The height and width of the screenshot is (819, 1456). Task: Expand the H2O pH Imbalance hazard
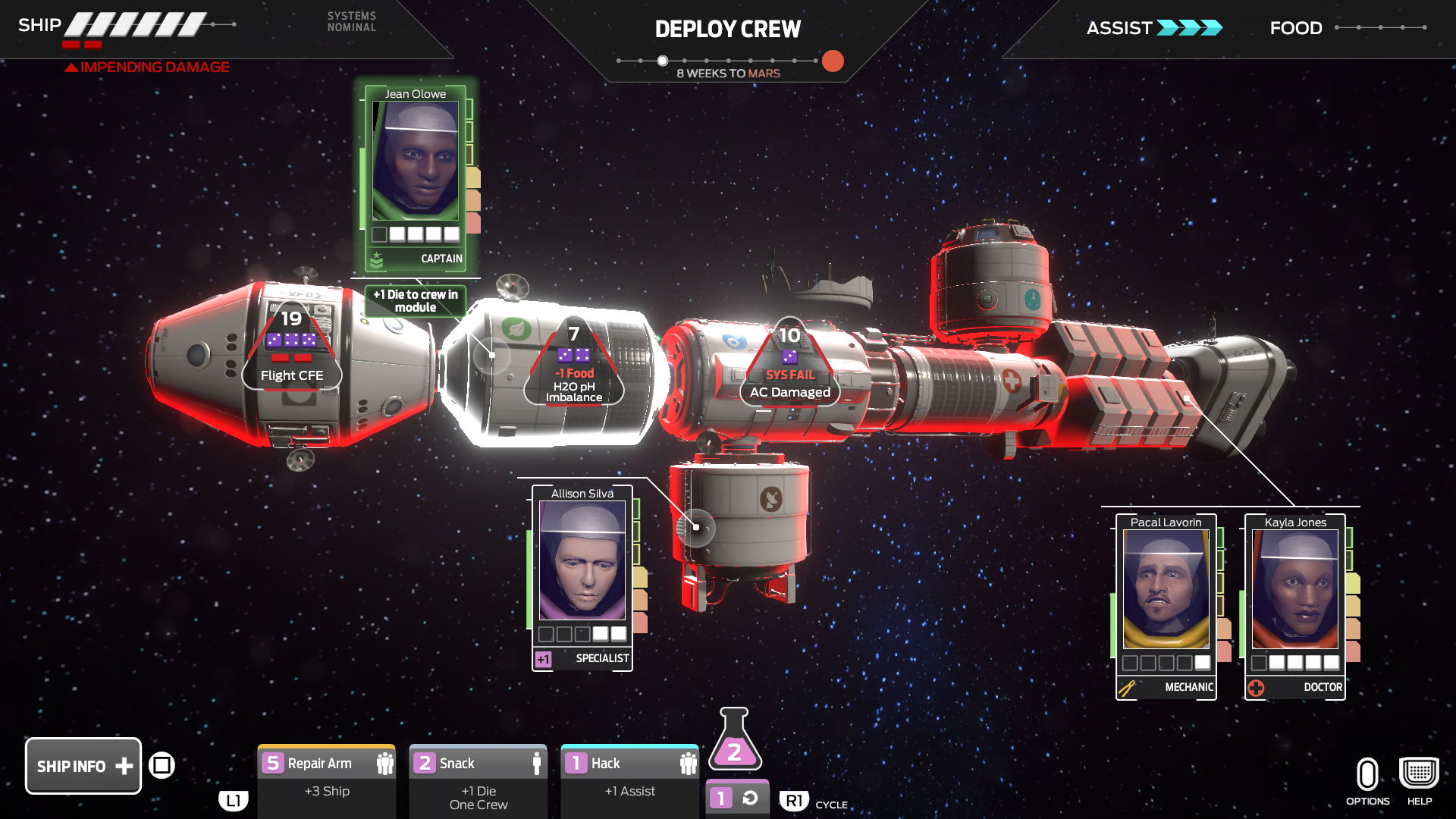[x=574, y=364]
